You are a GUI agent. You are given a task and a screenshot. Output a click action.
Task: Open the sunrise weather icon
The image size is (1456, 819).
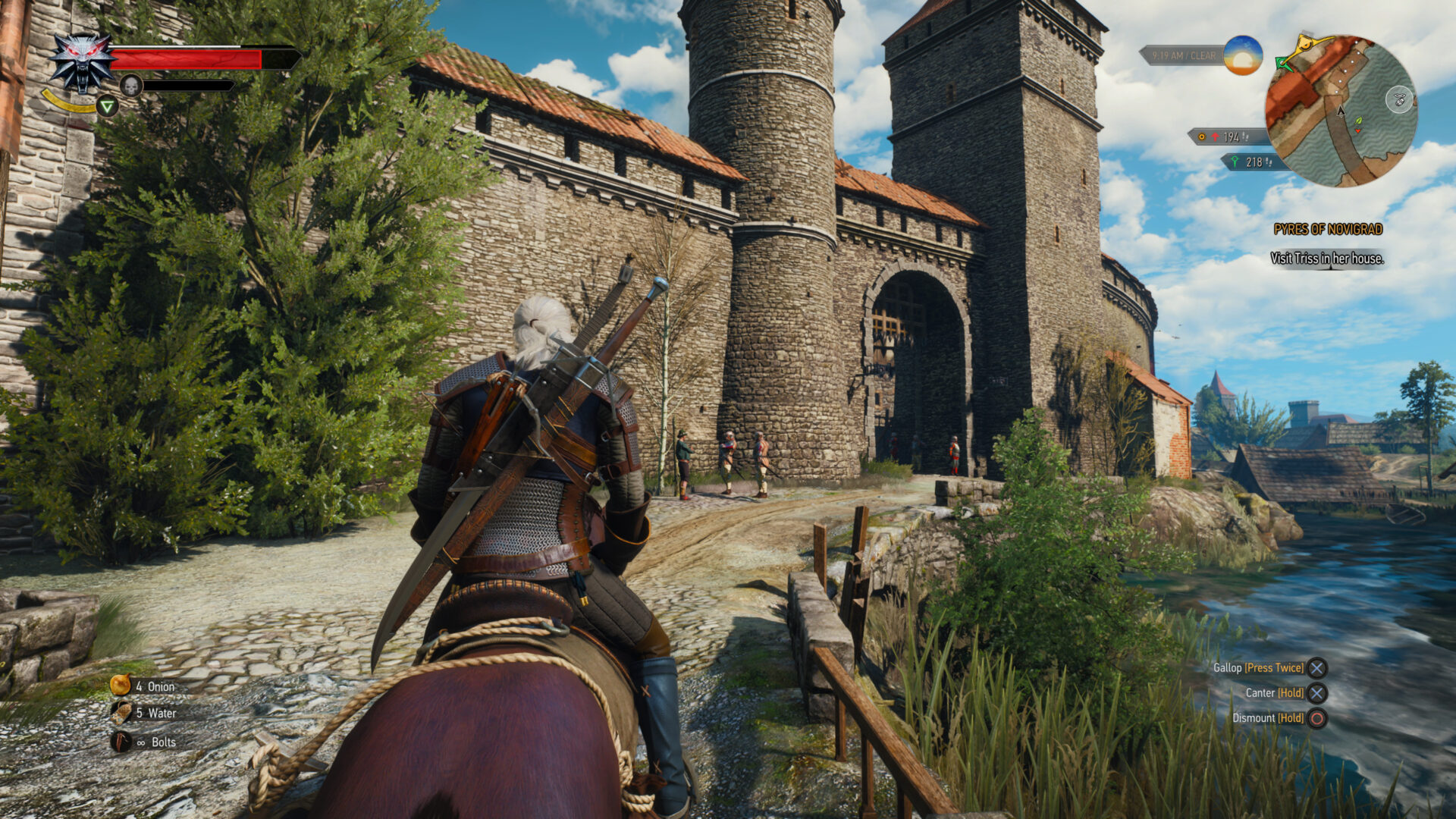coord(1242,56)
